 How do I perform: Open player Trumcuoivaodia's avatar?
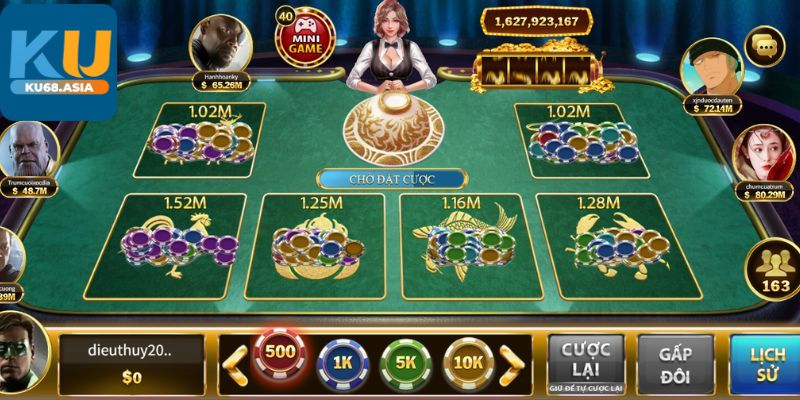(x=30, y=152)
